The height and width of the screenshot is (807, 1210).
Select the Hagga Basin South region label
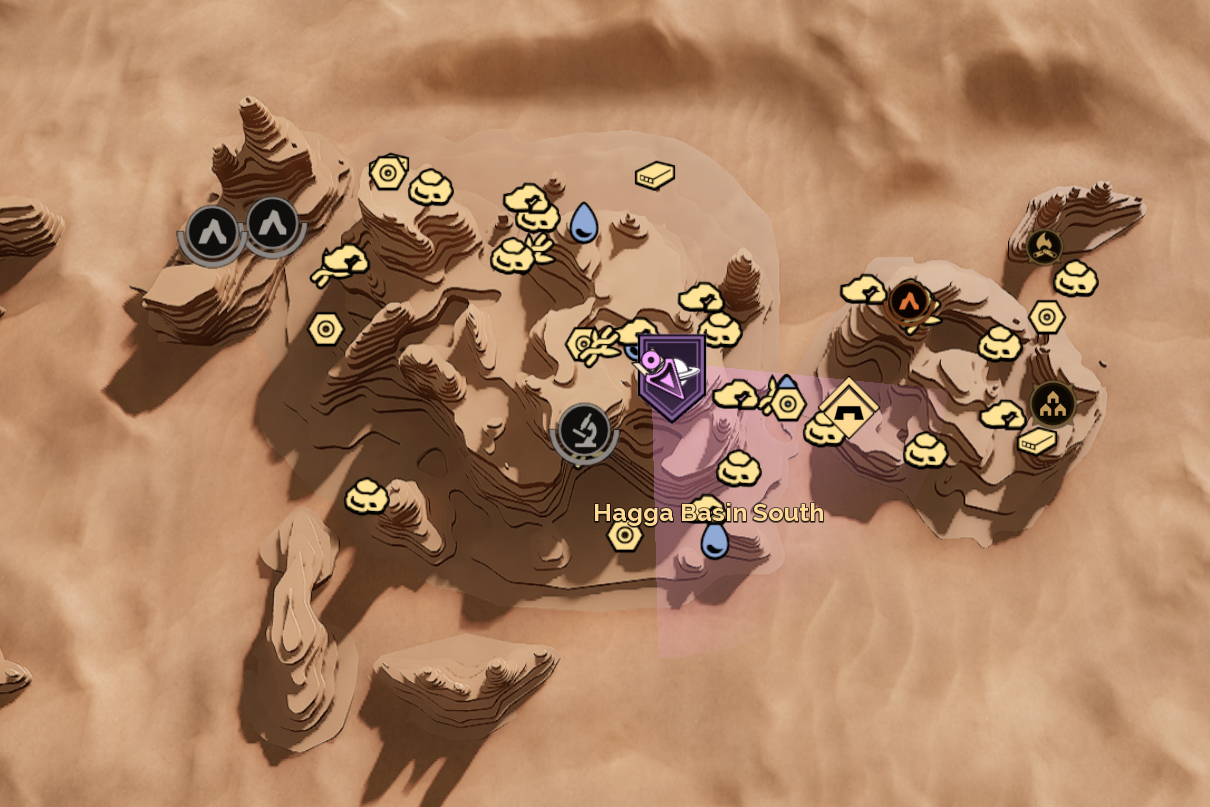708,513
